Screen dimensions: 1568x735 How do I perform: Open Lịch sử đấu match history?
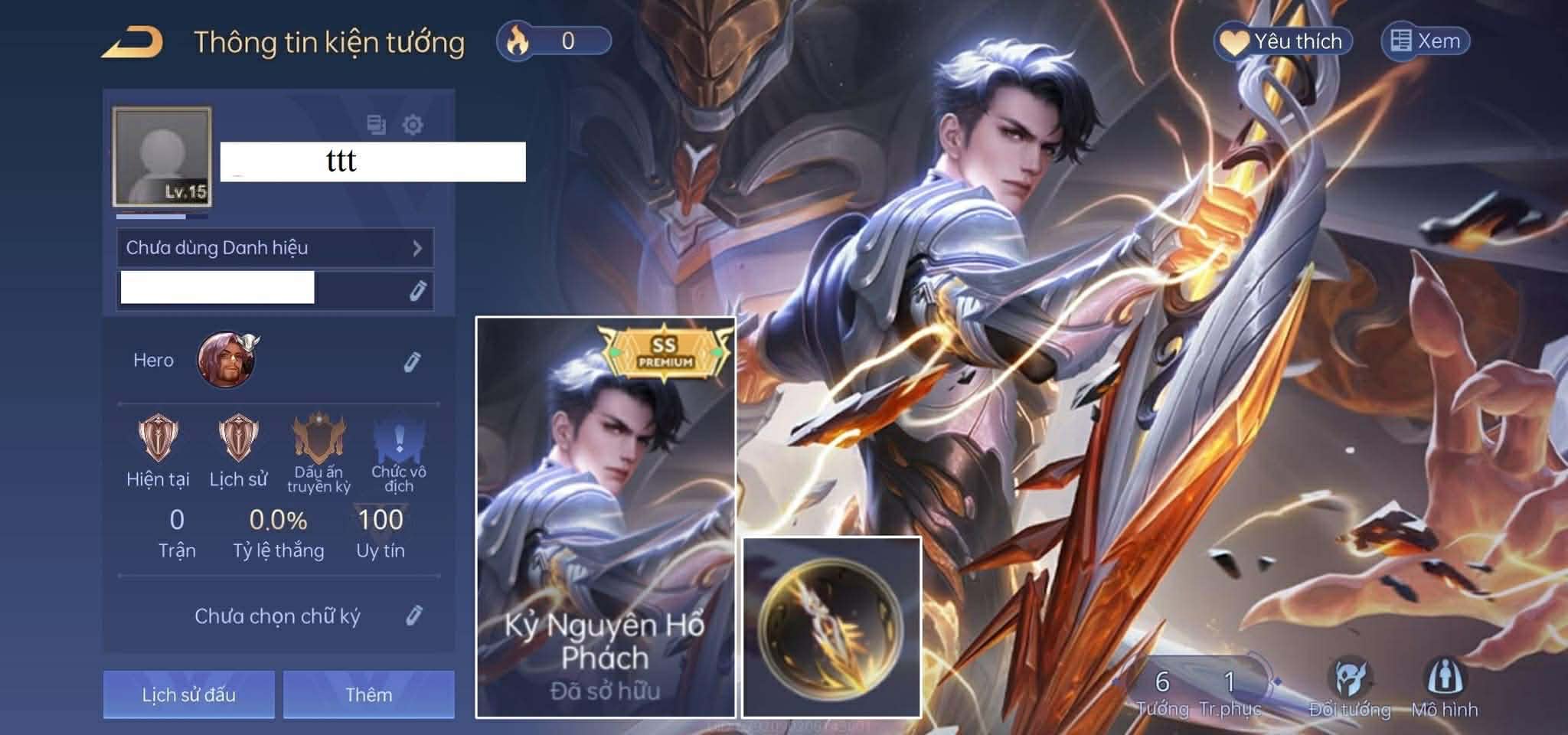pyautogui.click(x=189, y=694)
